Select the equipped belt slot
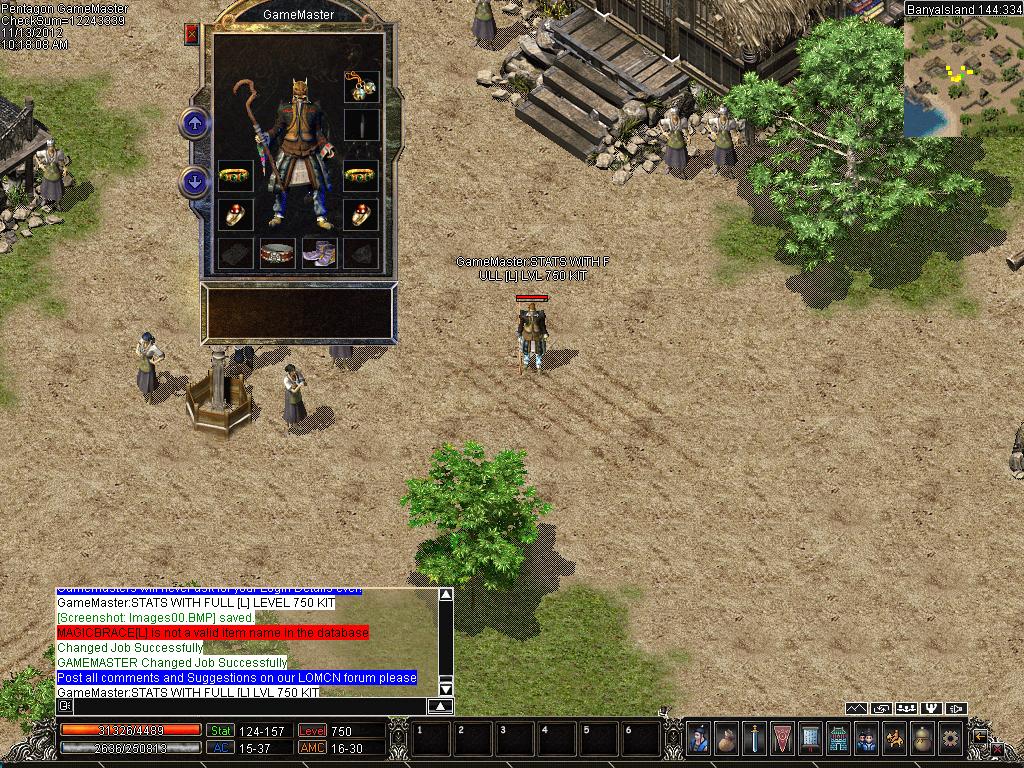This screenshot has height=768, width=1024. [278, 252]
